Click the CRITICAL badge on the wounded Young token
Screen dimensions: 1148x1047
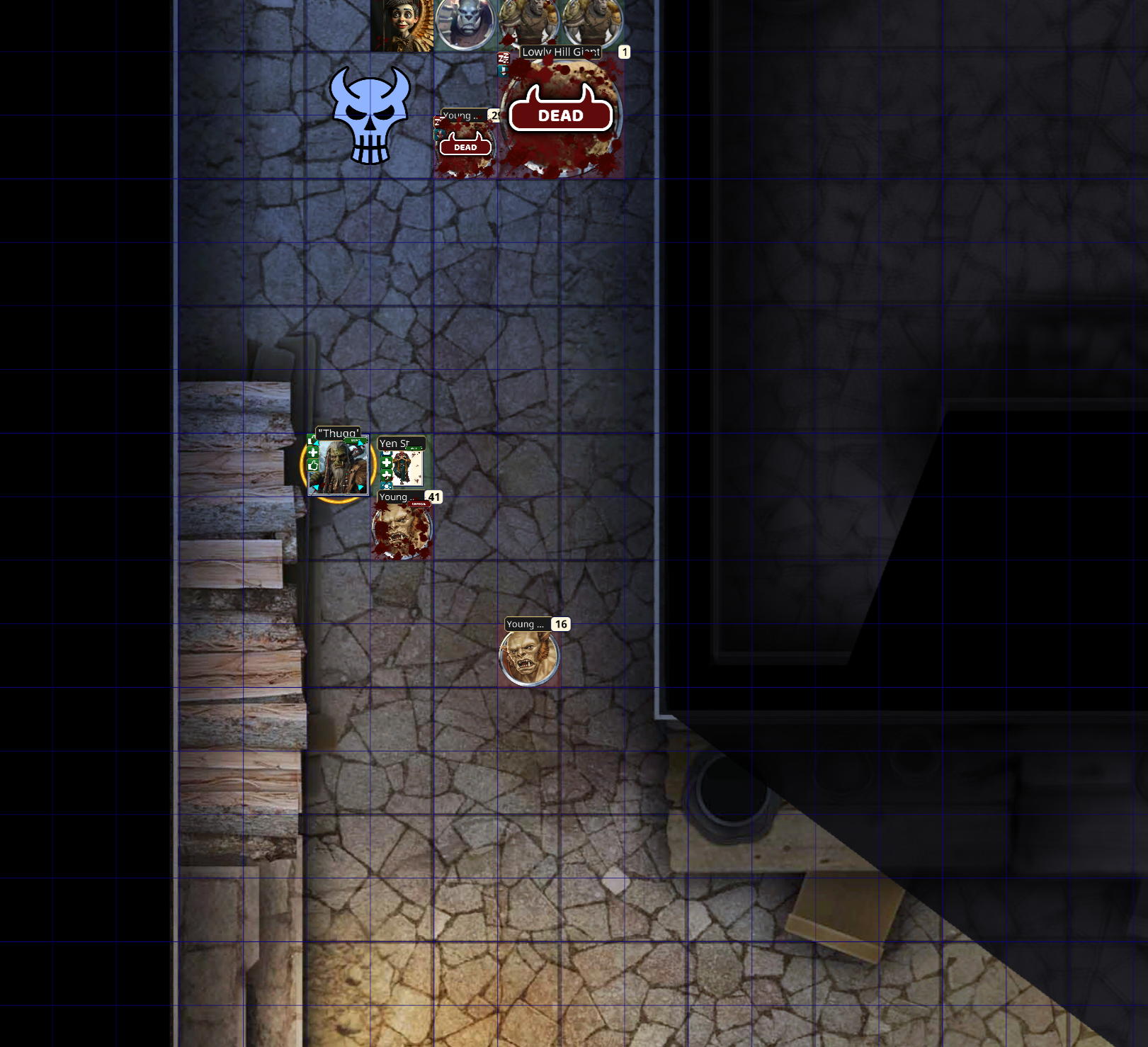tap(419, 504)
